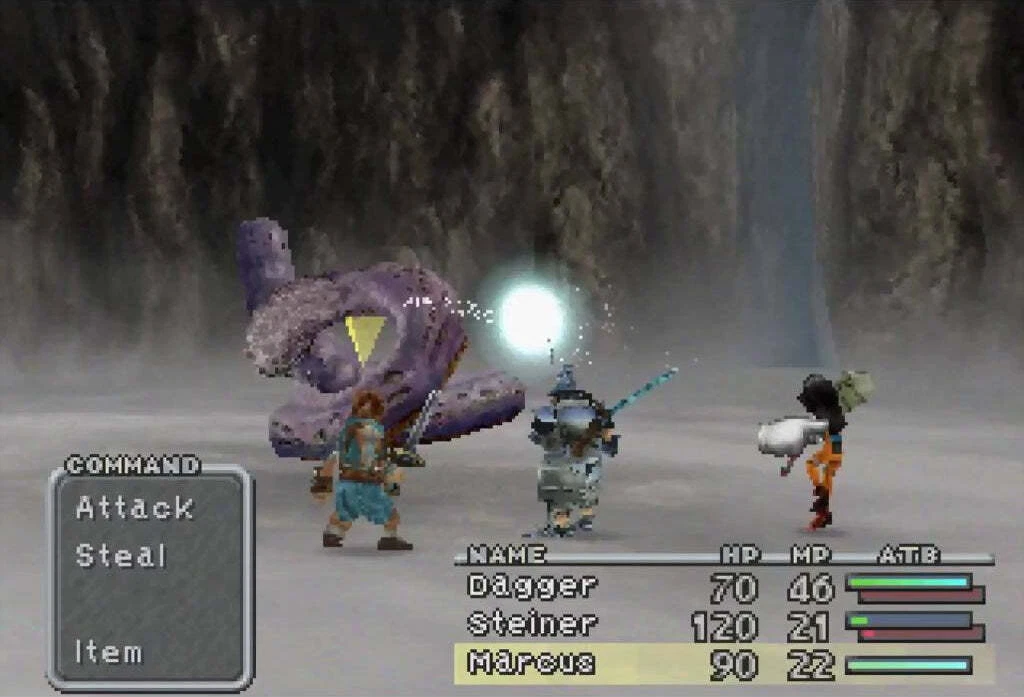
Task: Click Marcus's highlighted party row
Action: [531, 663]
